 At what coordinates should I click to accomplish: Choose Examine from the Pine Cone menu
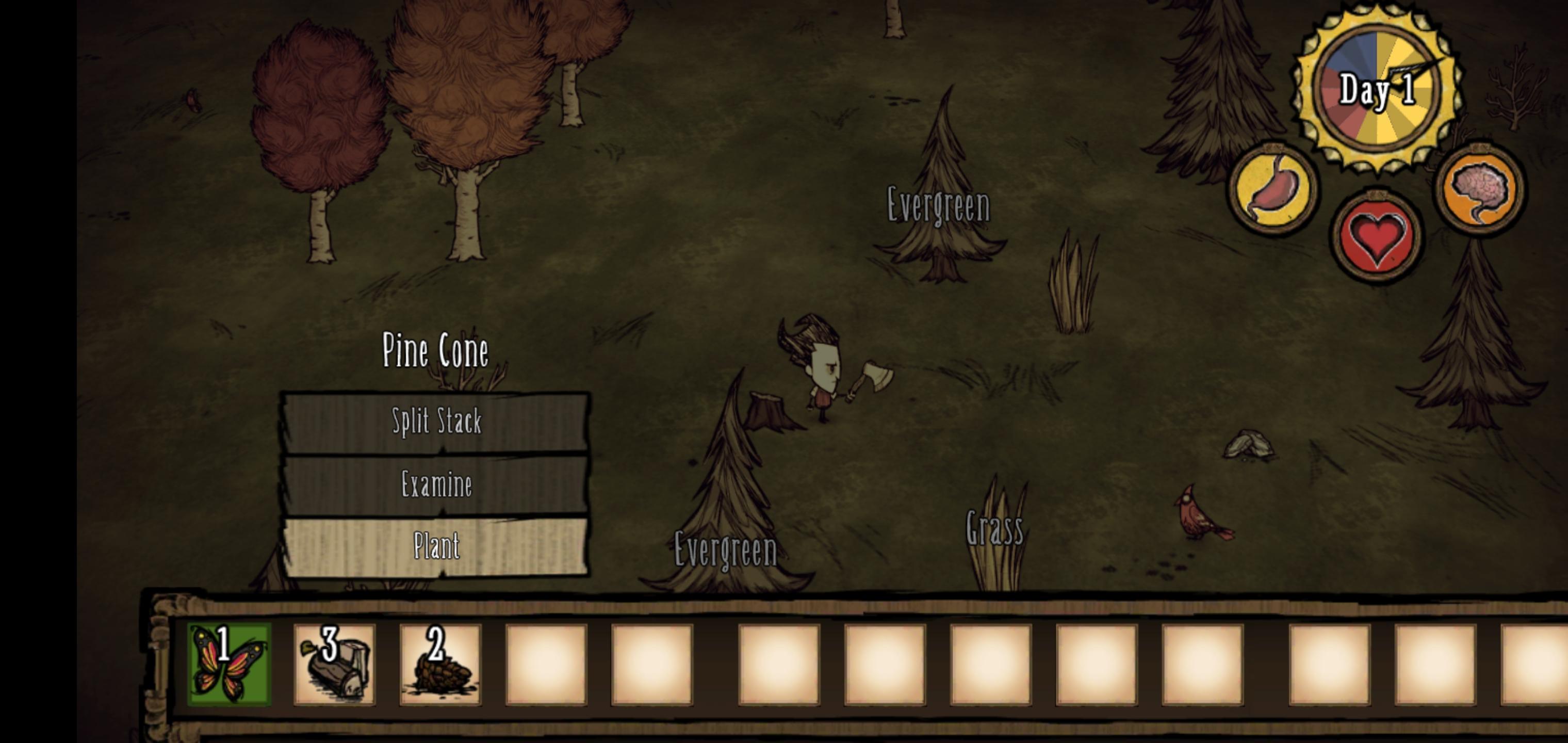click(436, 485)
